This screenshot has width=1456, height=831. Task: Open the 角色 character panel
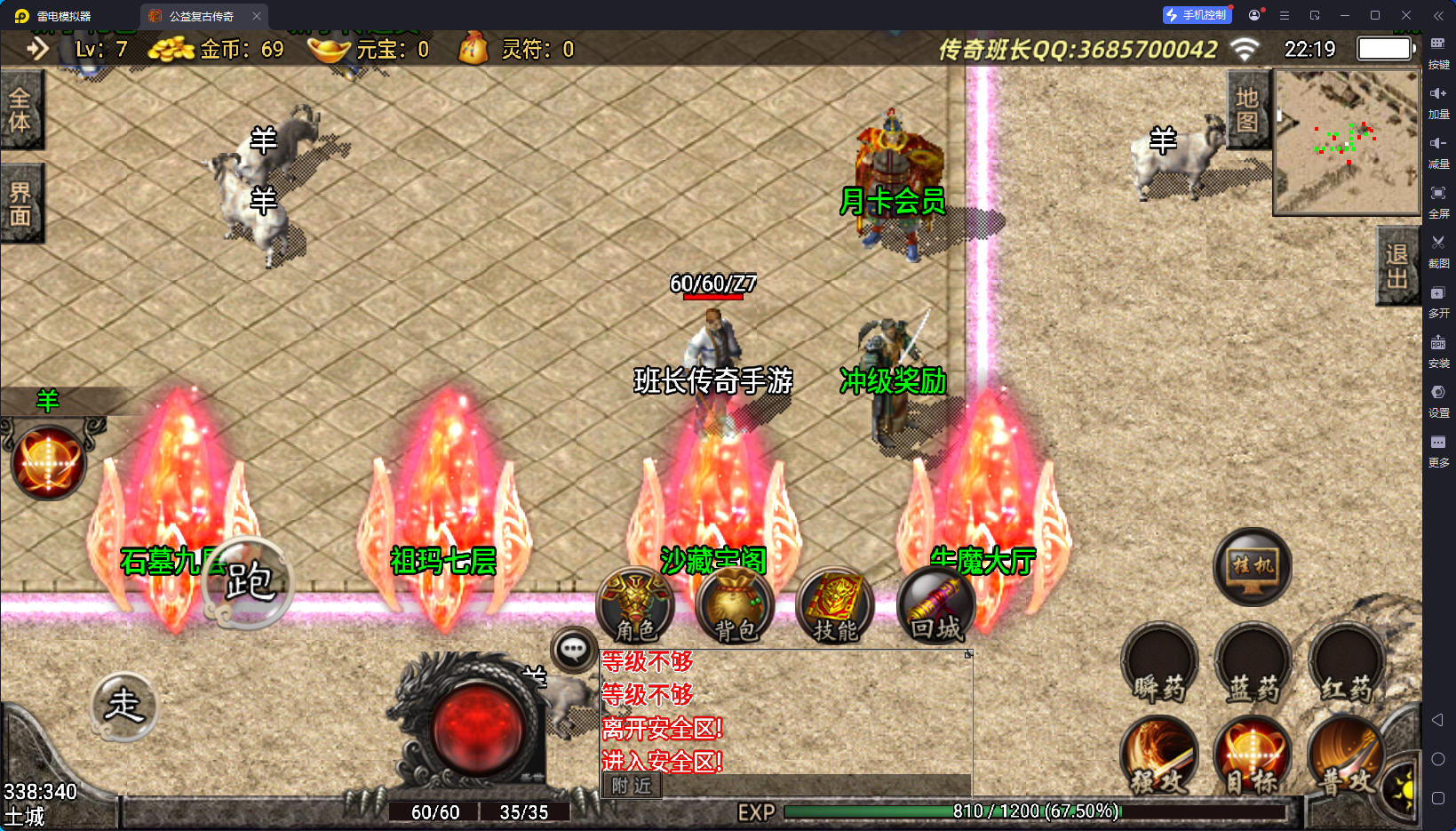coord(635,606)
